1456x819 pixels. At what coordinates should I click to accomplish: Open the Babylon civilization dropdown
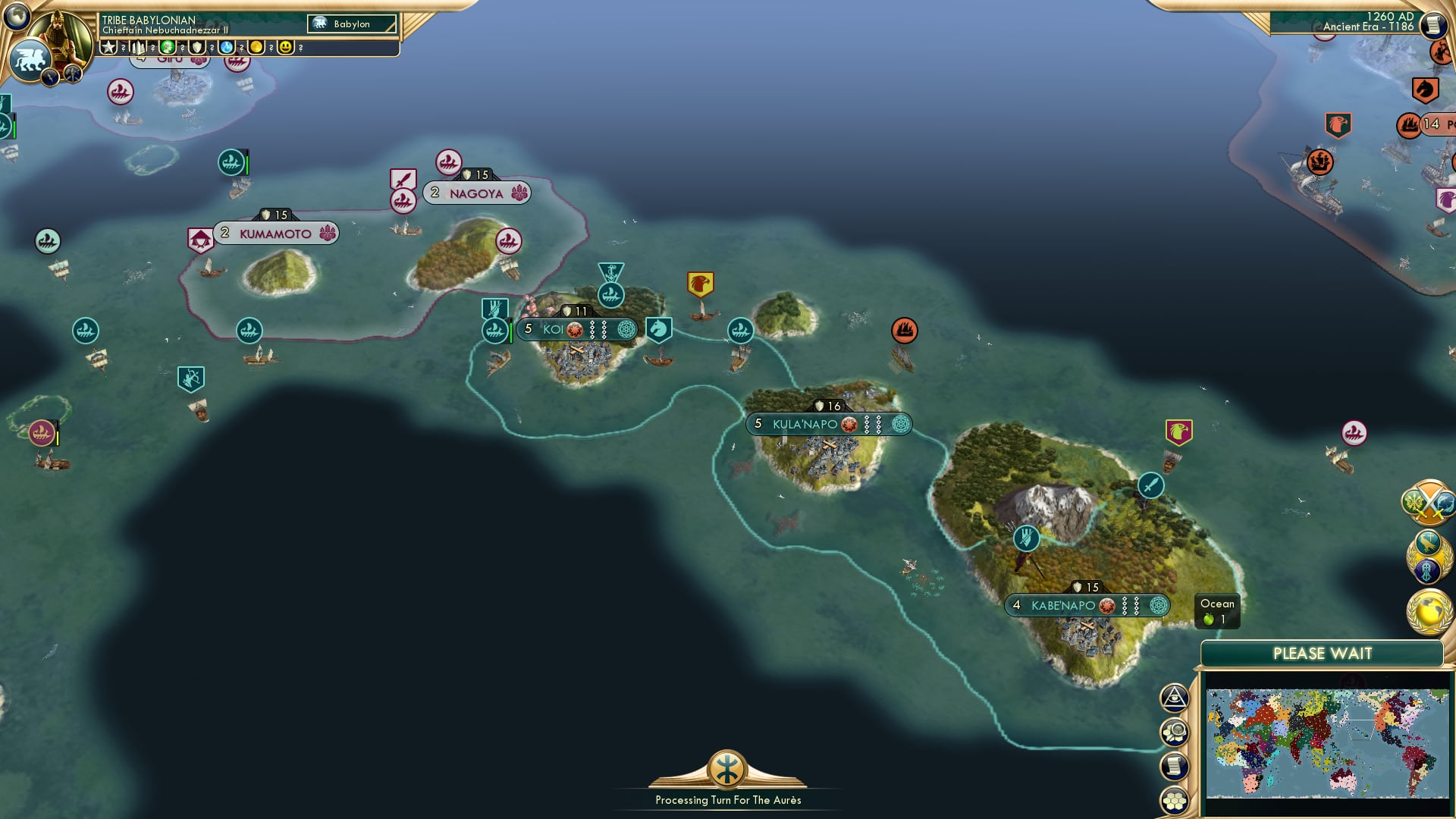click(353, 24)
